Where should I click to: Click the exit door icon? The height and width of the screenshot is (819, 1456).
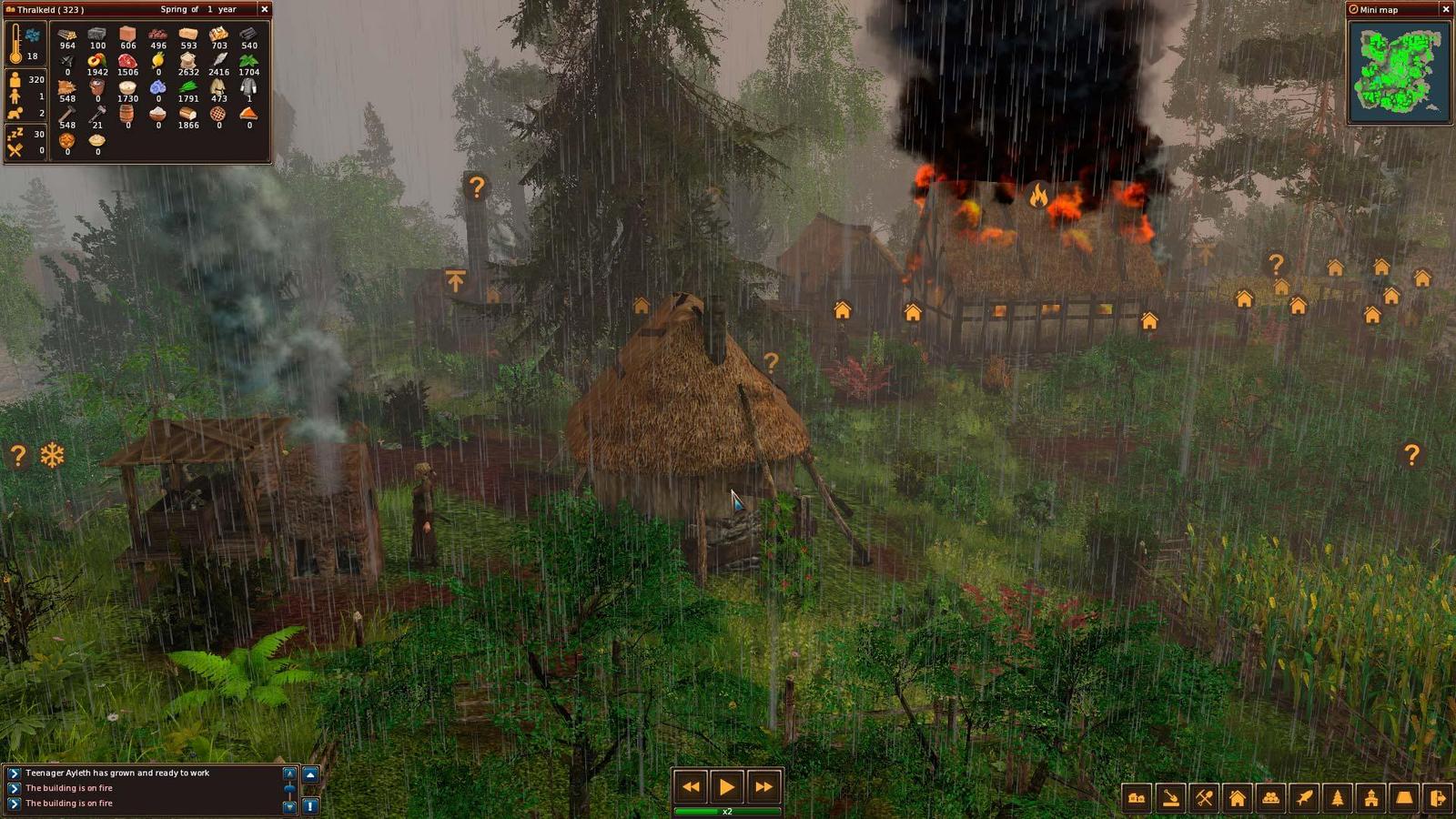tap(1438, 798)
